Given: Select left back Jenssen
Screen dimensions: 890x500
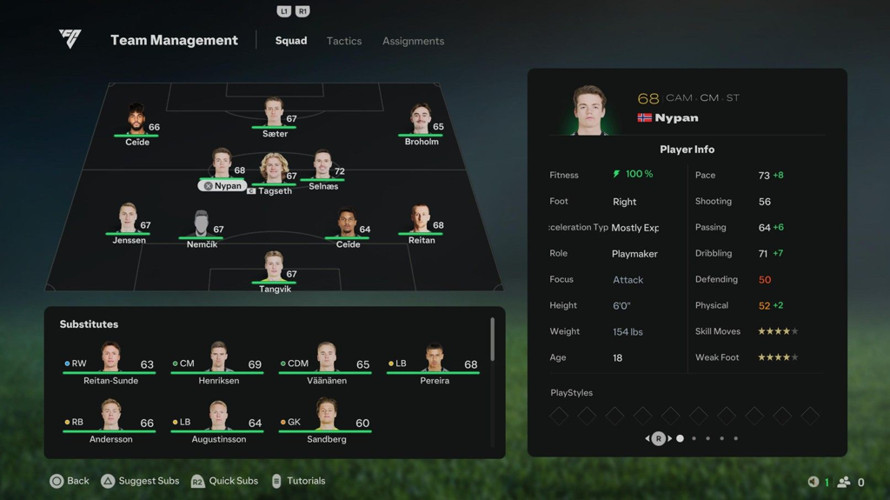Looking at the screenshot, I should tap(128, 223).
